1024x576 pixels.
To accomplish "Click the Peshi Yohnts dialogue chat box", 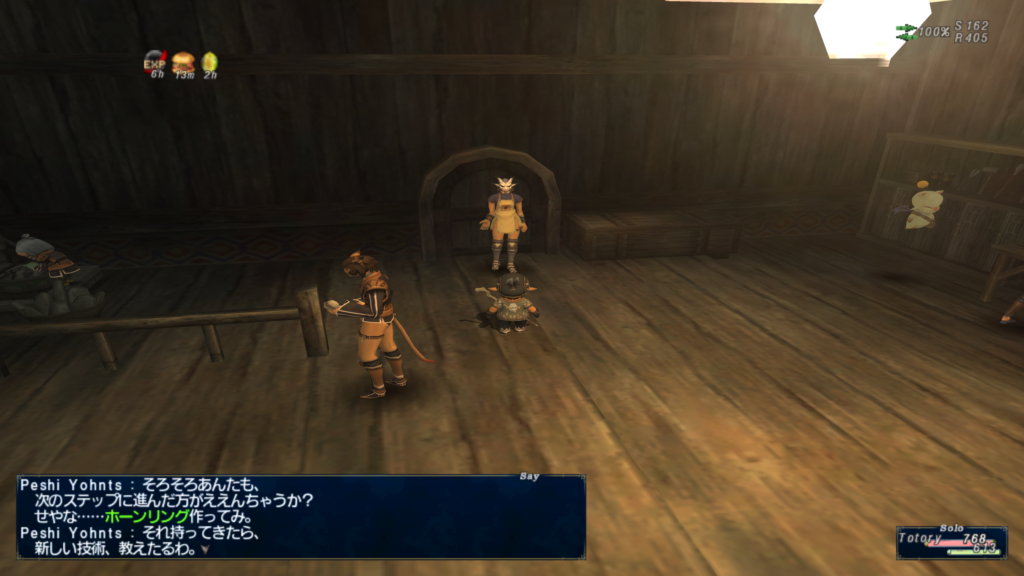I will click(x=300, y=515).
